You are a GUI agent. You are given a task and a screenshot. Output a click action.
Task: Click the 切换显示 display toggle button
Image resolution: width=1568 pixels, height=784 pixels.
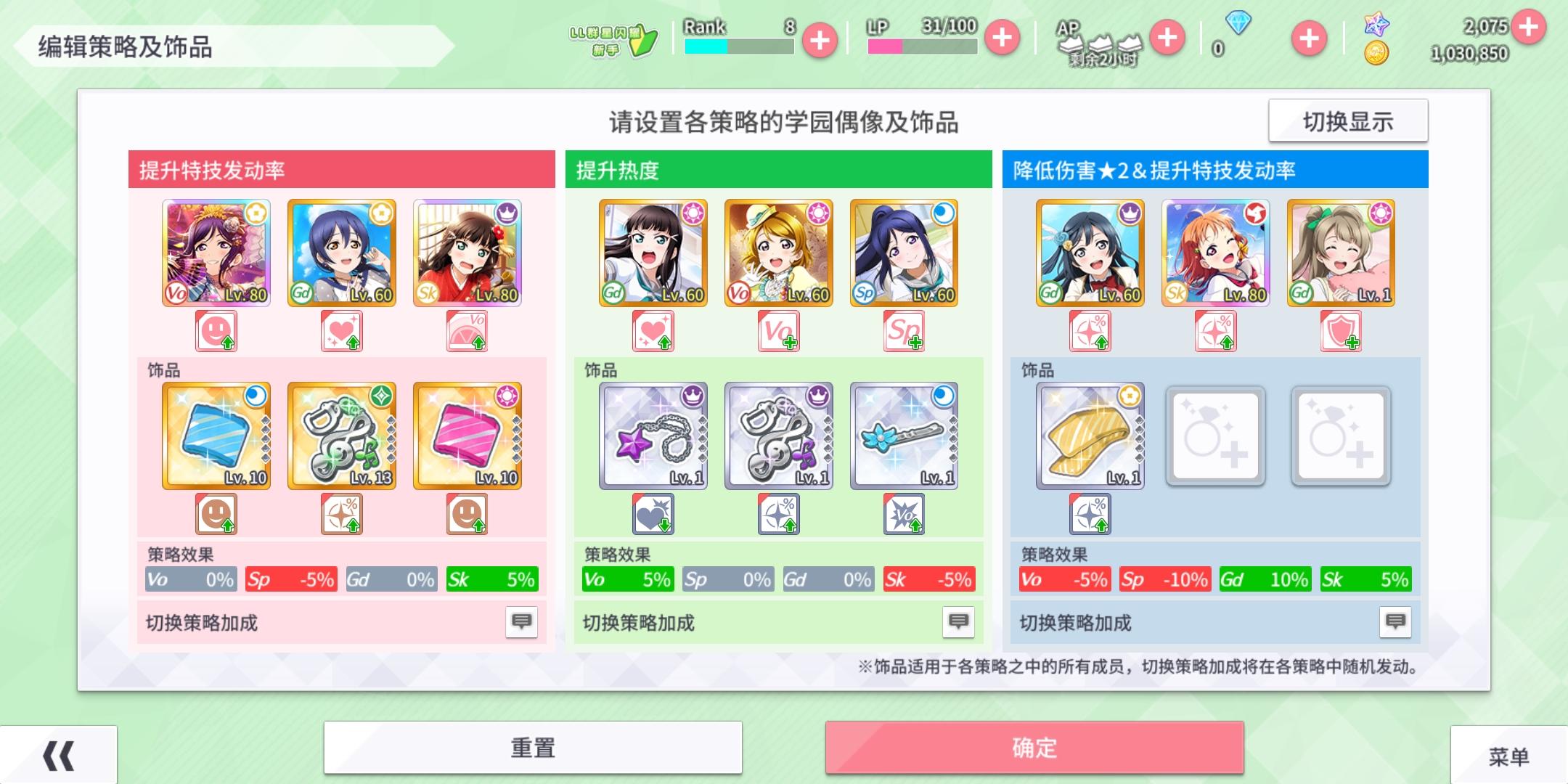tap(1348, 121)
